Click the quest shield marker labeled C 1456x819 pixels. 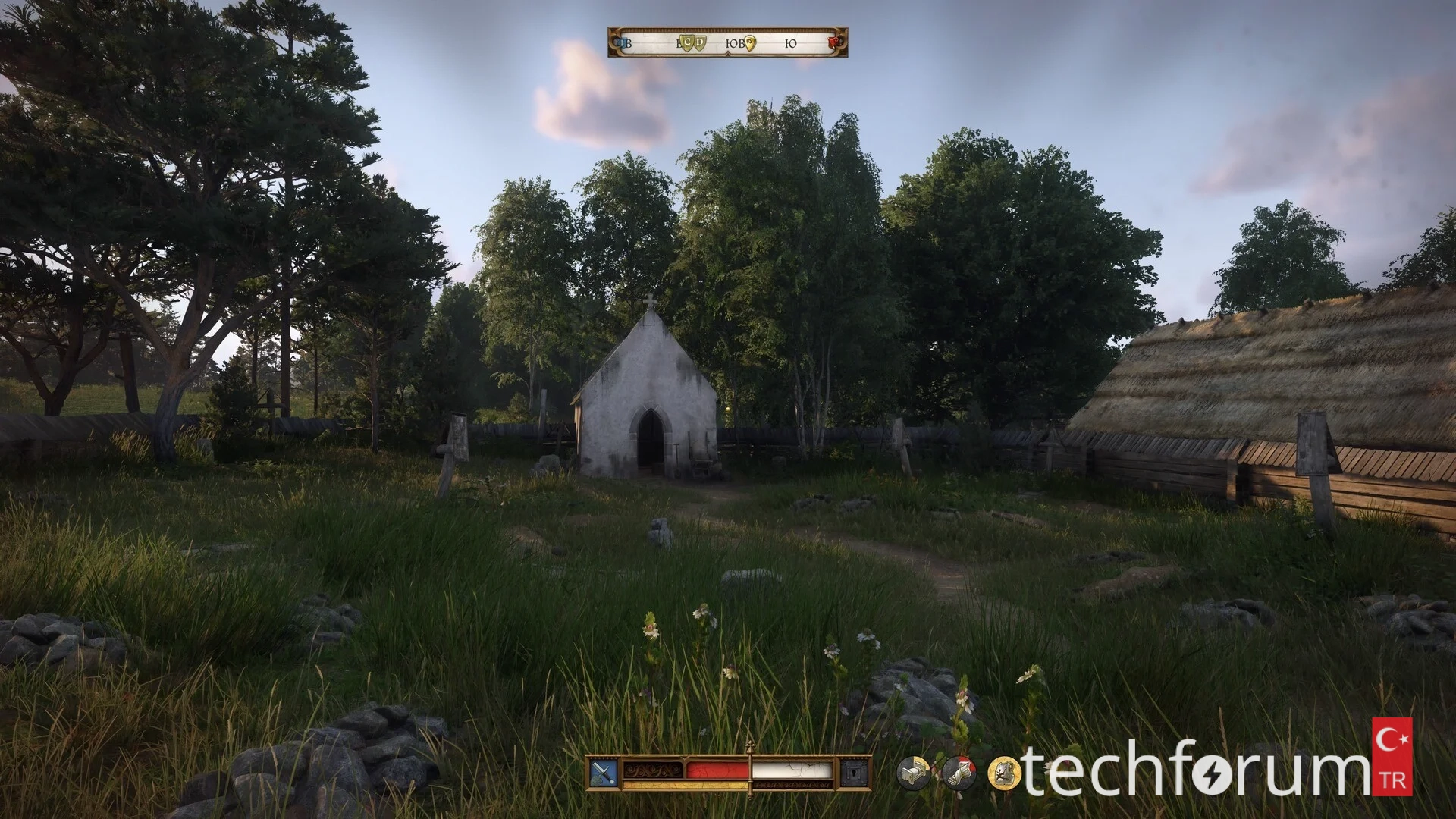pos(687,44)
